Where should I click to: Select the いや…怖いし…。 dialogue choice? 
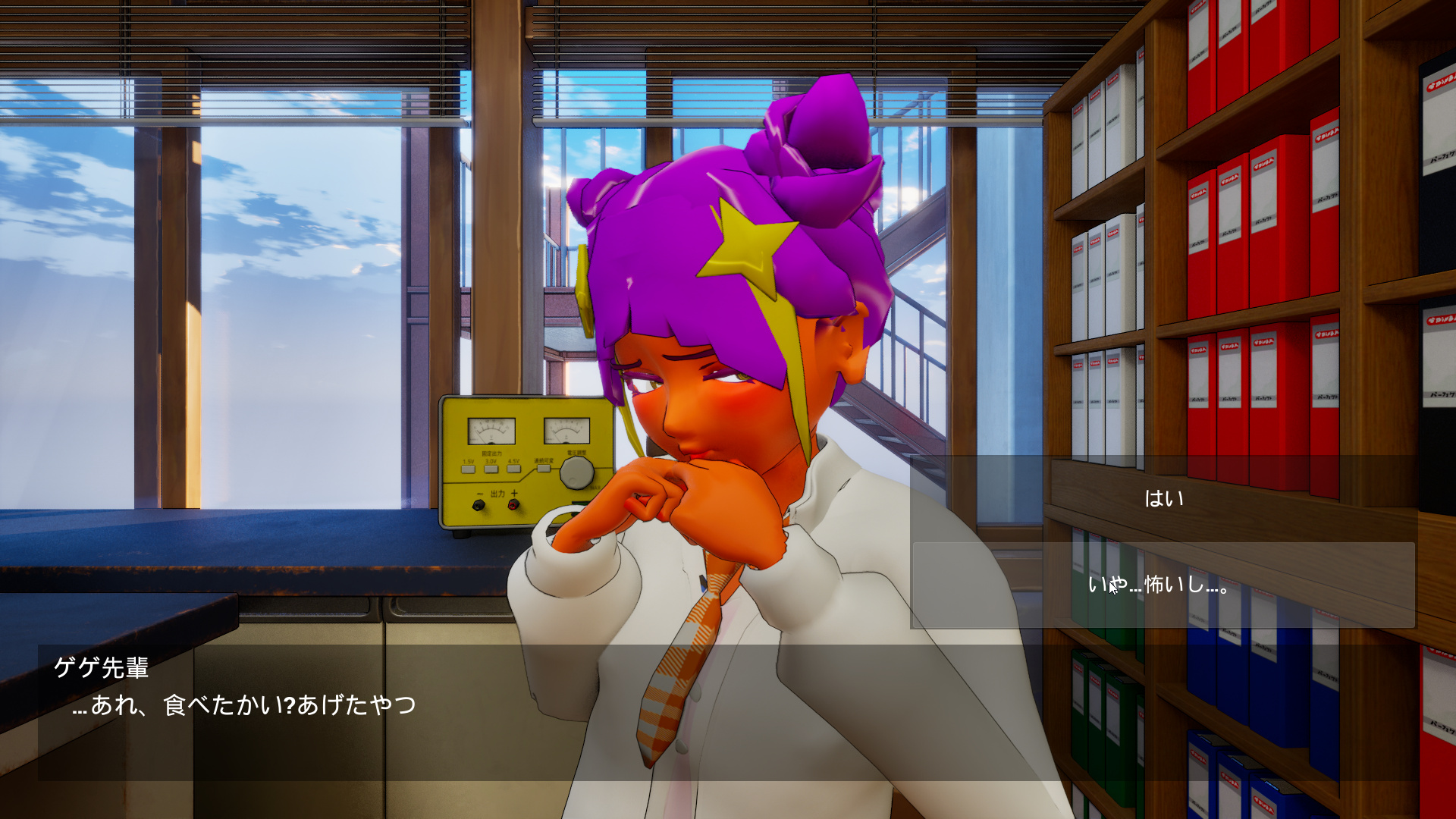click(1163, 585)
